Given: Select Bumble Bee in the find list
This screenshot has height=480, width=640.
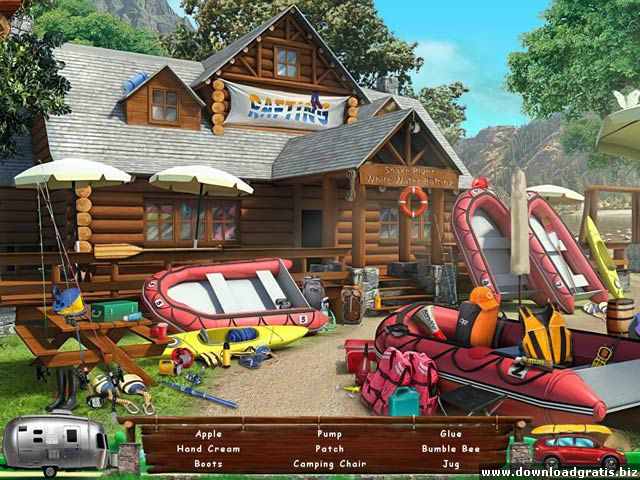Looking at the screenshot, I should tap(450, 449).
